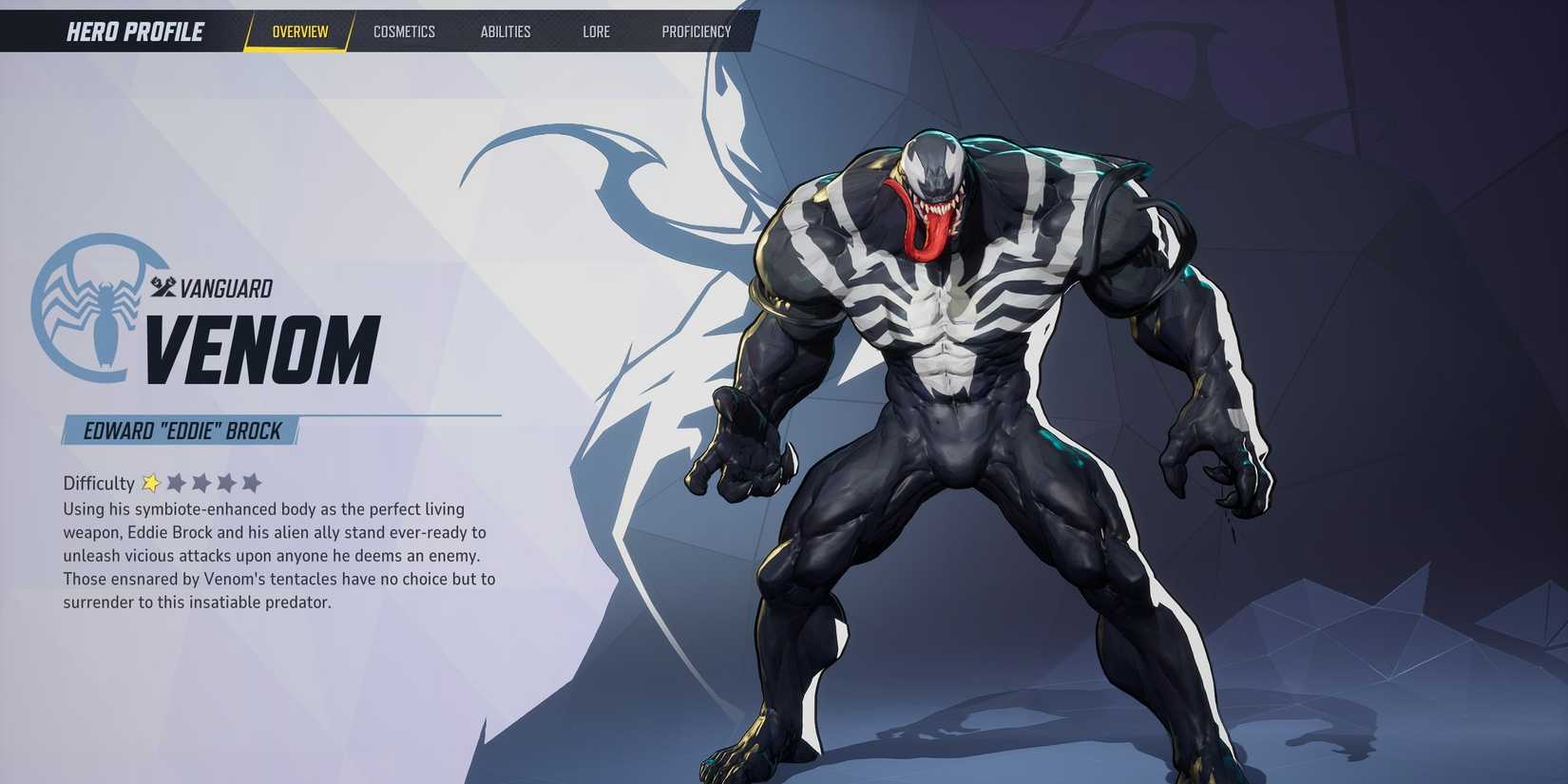
Task: Click the Difficulty label text
Action: pyautogui.click(x=98, y=483)
